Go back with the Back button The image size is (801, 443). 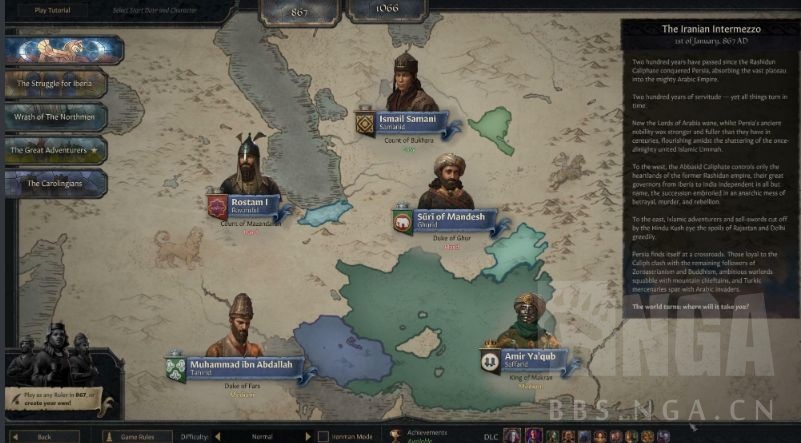(43, 436)
